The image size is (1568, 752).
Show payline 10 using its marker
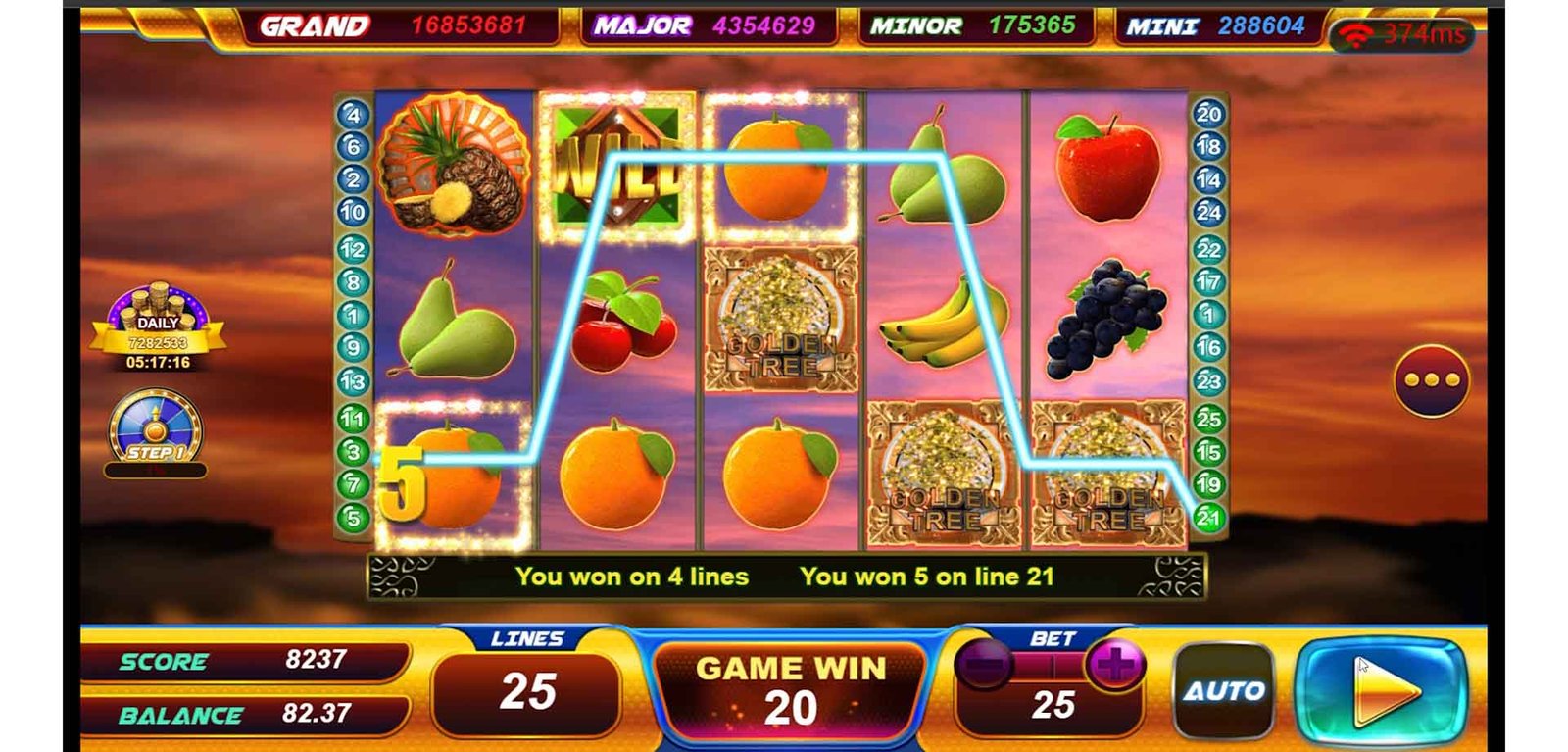(354, 211)
